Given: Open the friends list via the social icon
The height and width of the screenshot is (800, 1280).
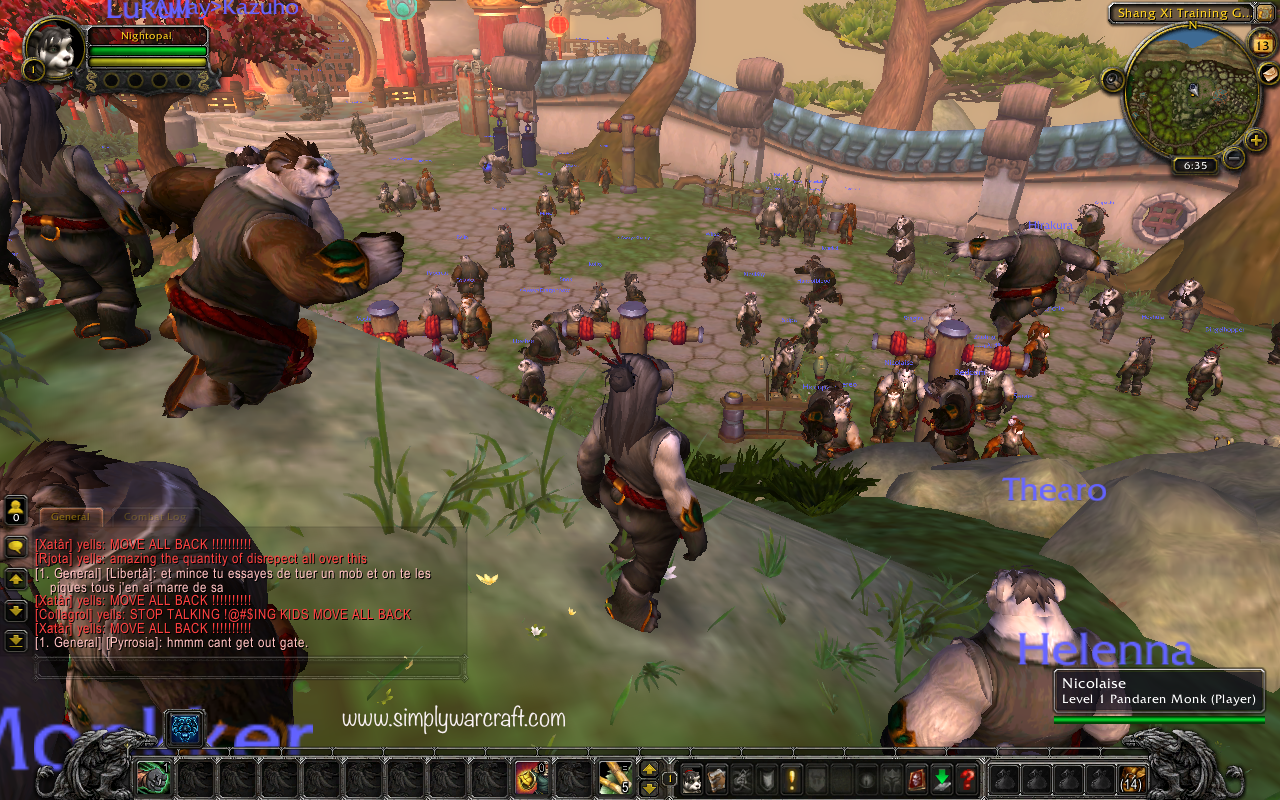Looking at the screenshot, I should (x=14, y=510).
